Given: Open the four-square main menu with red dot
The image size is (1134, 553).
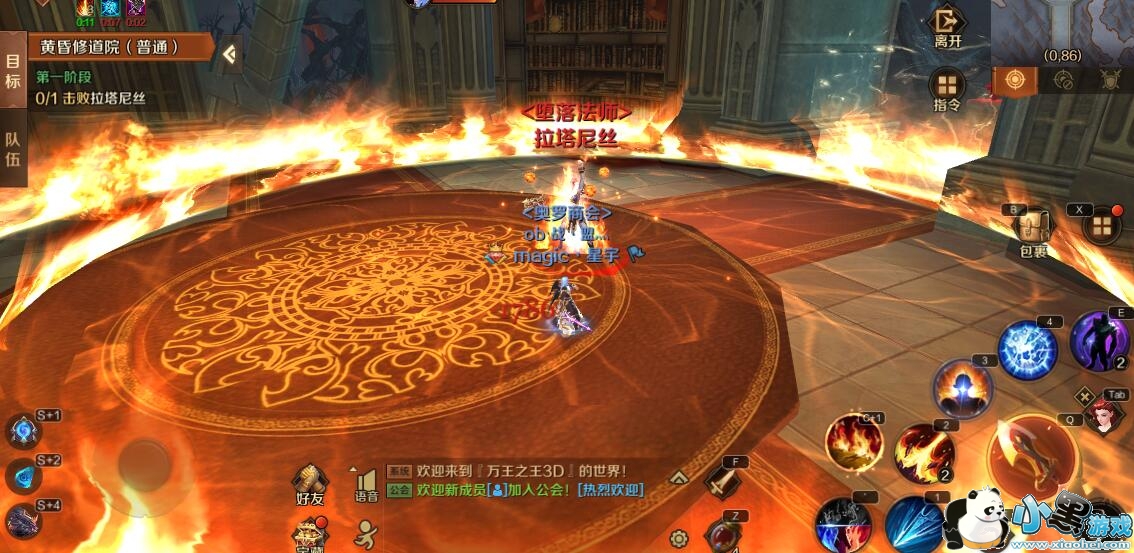Looking at the screenshot, I should pos(1101,226).
